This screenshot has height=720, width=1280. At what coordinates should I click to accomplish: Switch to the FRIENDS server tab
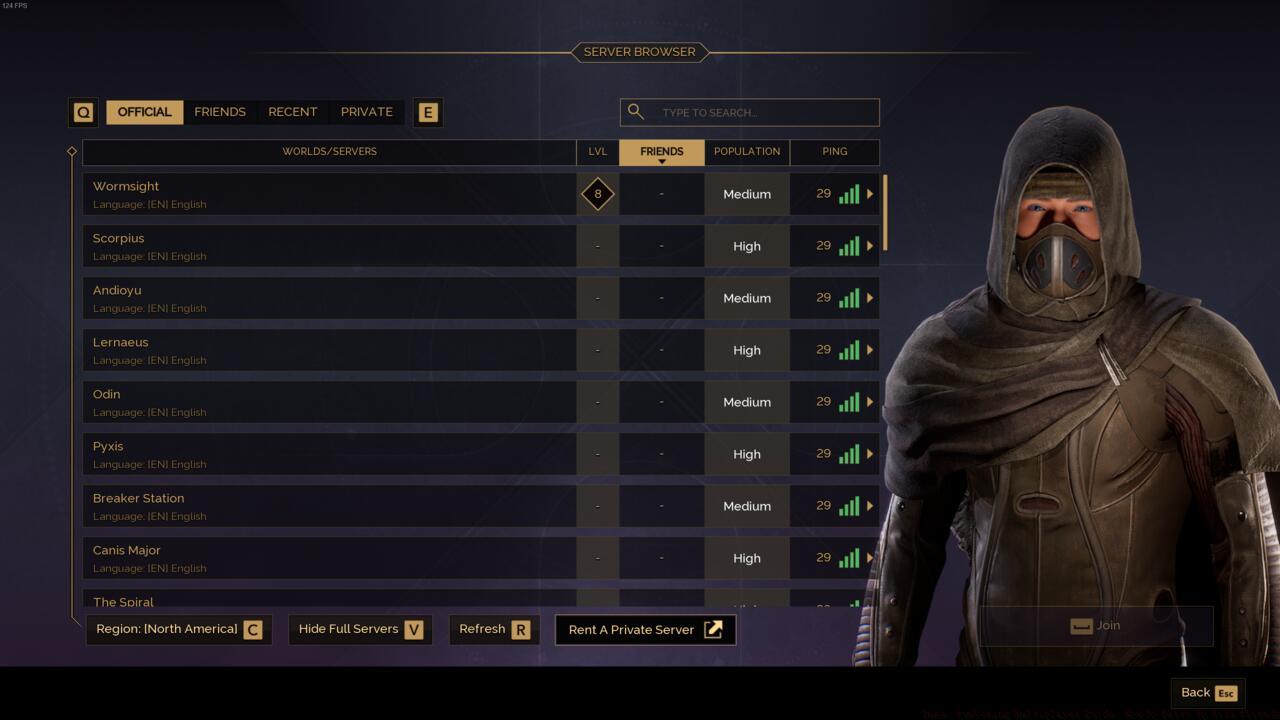[220, 112]
